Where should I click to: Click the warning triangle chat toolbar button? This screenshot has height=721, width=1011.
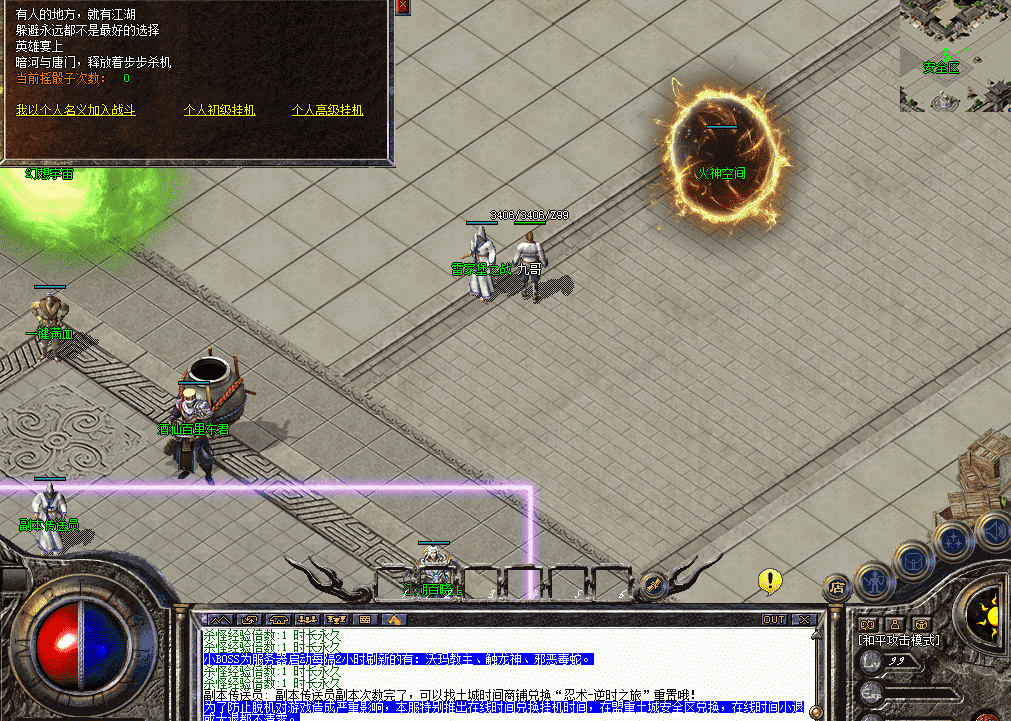click(x=394, y=619)
